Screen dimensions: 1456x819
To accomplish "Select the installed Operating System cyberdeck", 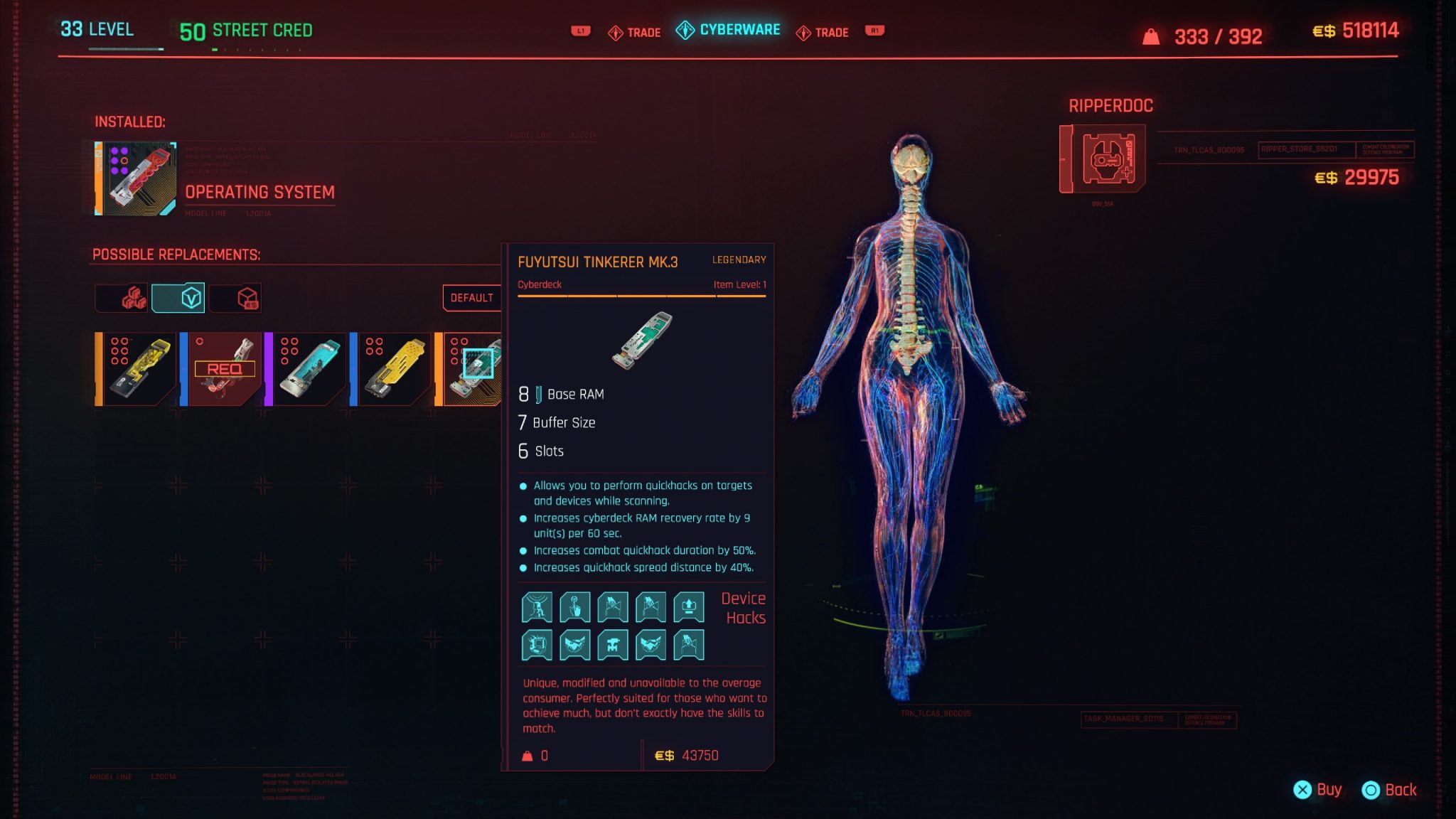I will pyautogui.click(x=136, y=178).
